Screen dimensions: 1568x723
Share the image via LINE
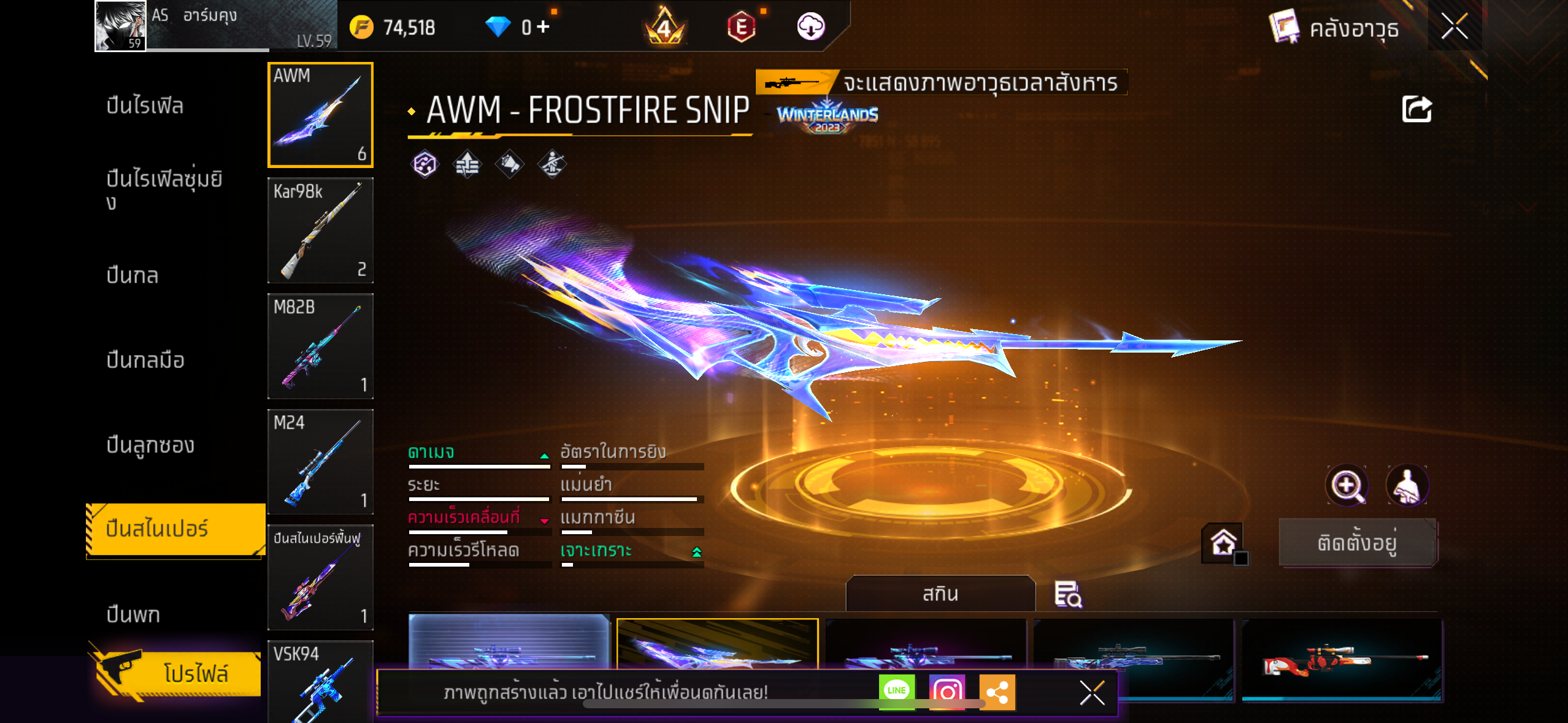[x=896, y=691]
